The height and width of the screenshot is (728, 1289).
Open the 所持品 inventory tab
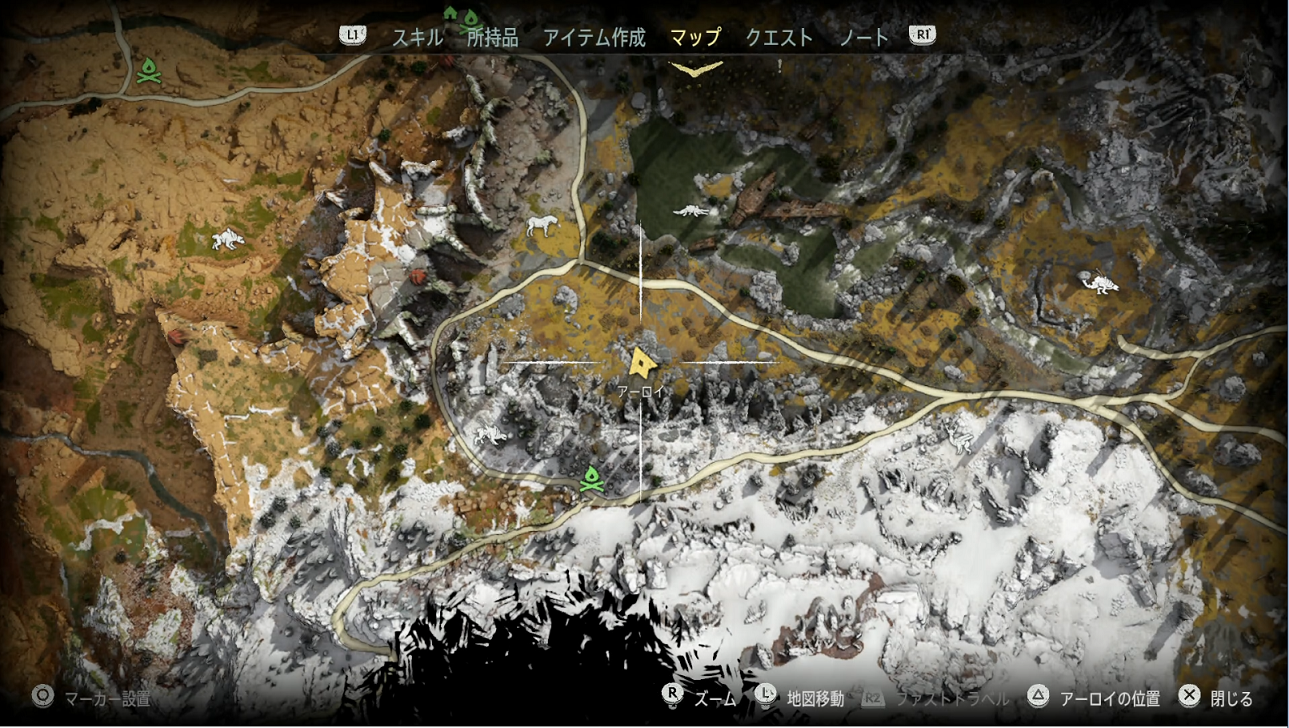click(x=492, y=38)
